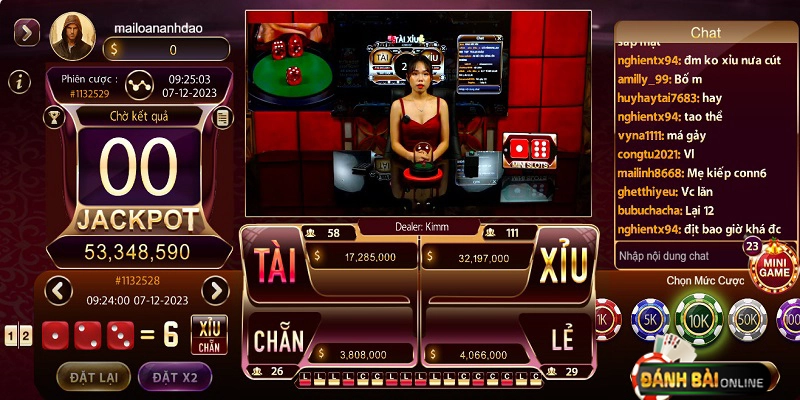Expand the side panel arrow button
Viewport: 800px width, 400px height.
pyautogui.click(x=26, y=32)
